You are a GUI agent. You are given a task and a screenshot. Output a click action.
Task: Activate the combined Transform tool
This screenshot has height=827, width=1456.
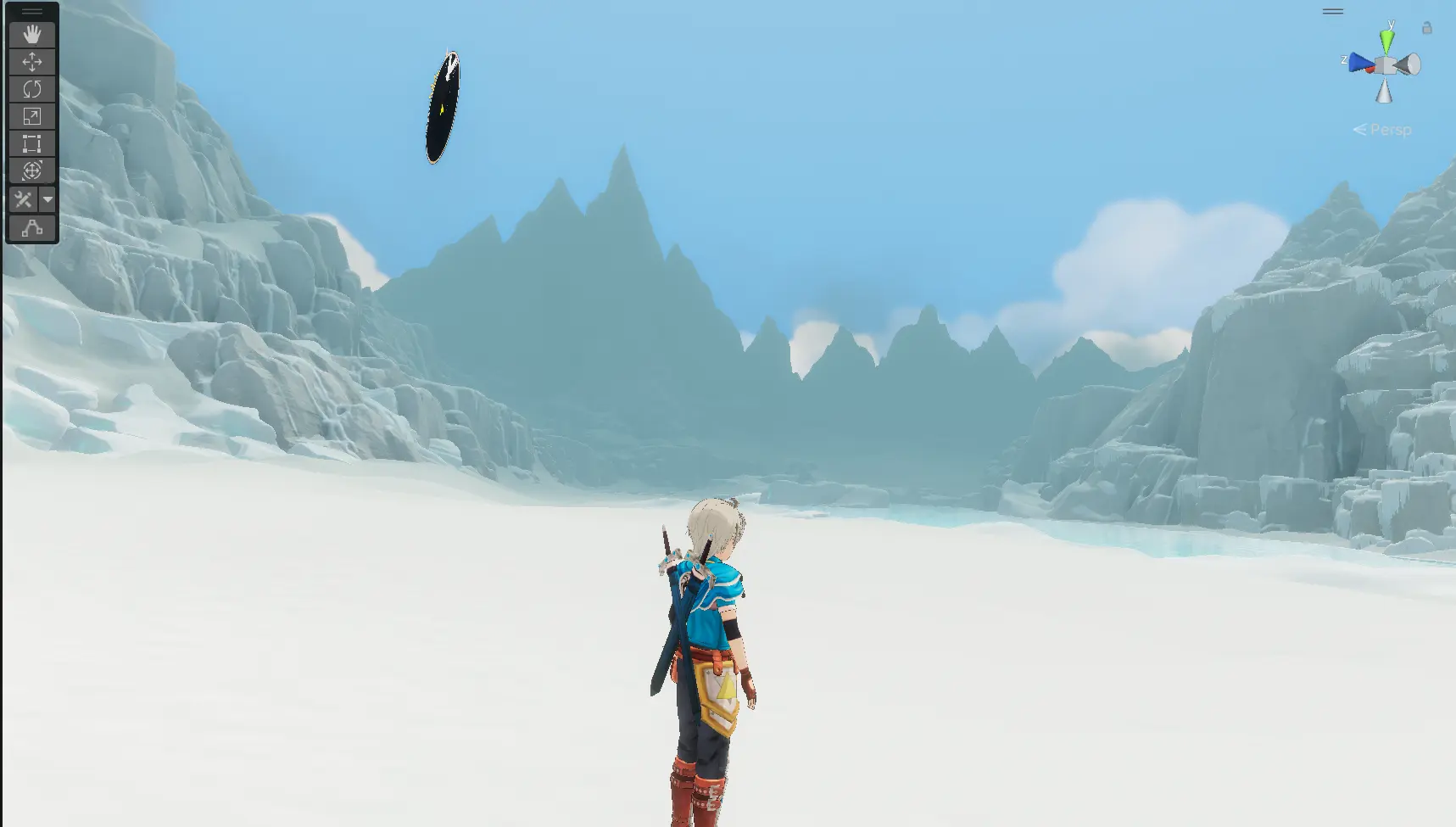(x=32, y=170)
